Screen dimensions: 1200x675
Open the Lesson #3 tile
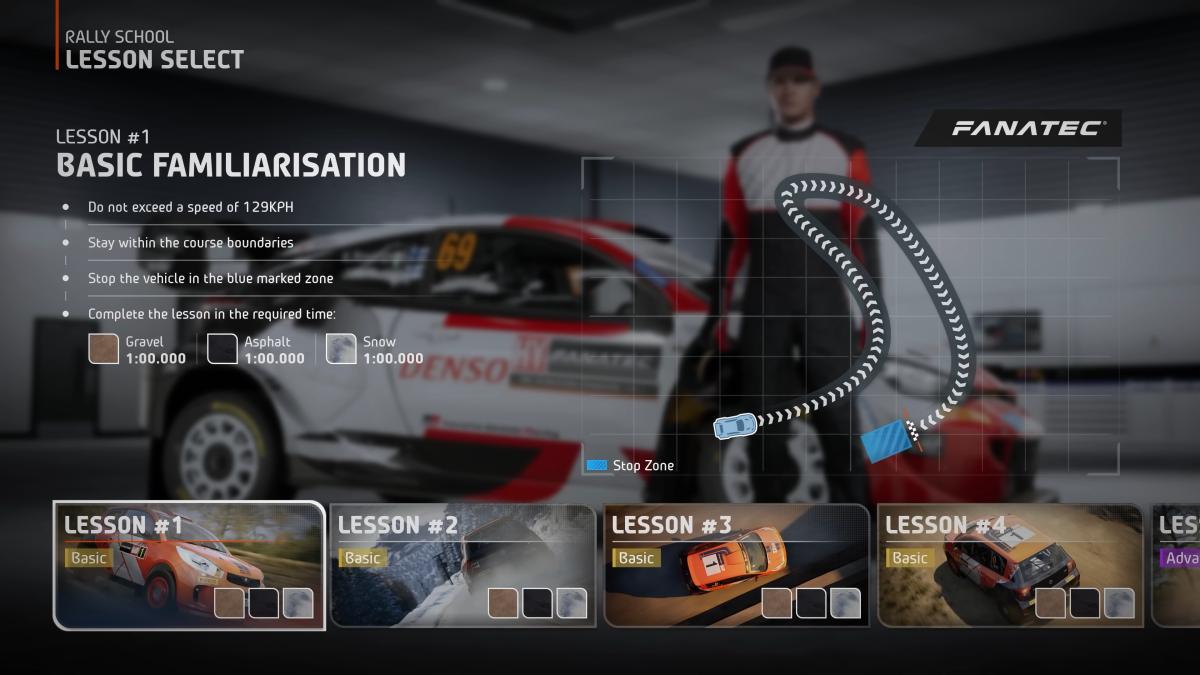point(736,565)
